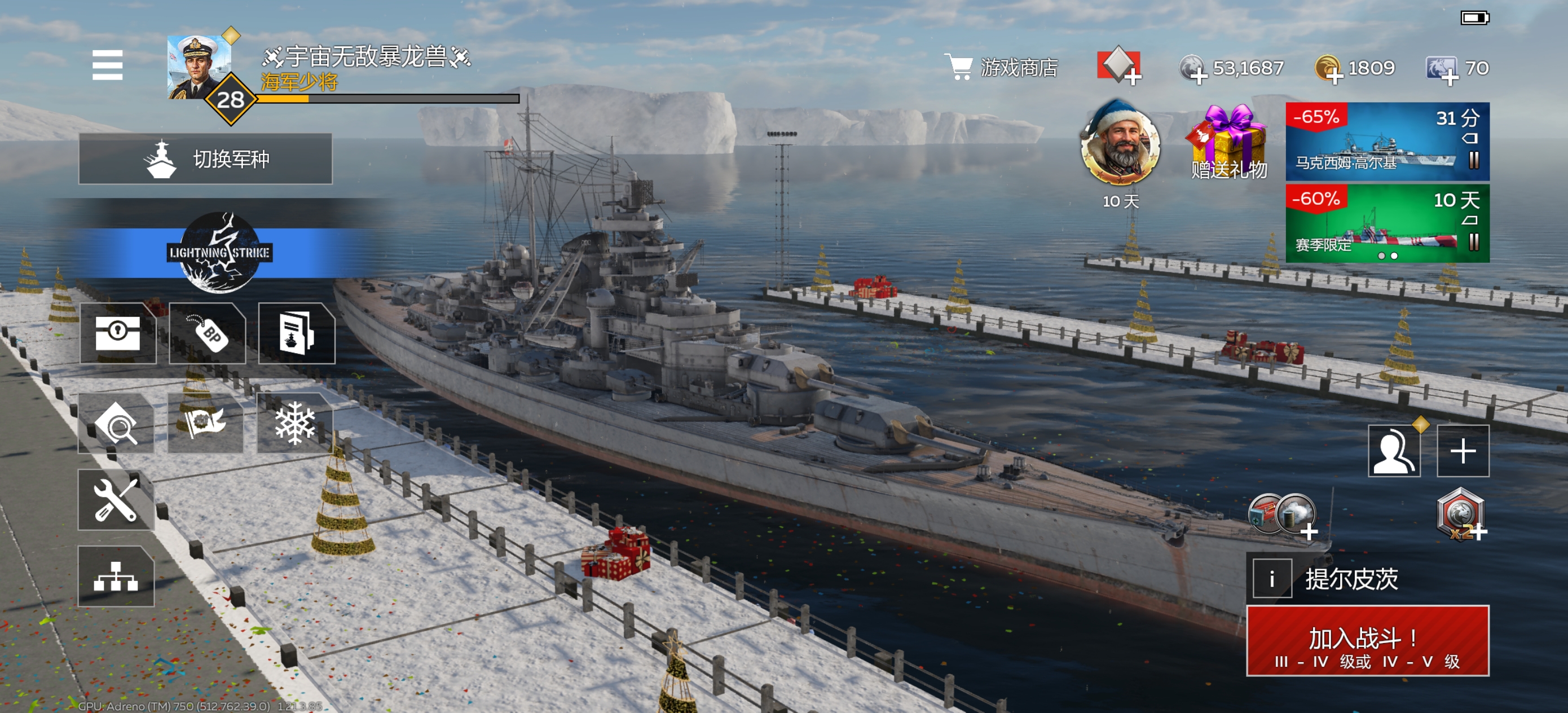View the 赛季限定 -60% seasonal offer
Viewport: 1568px width, 713px height.
tap(1386, 223)
